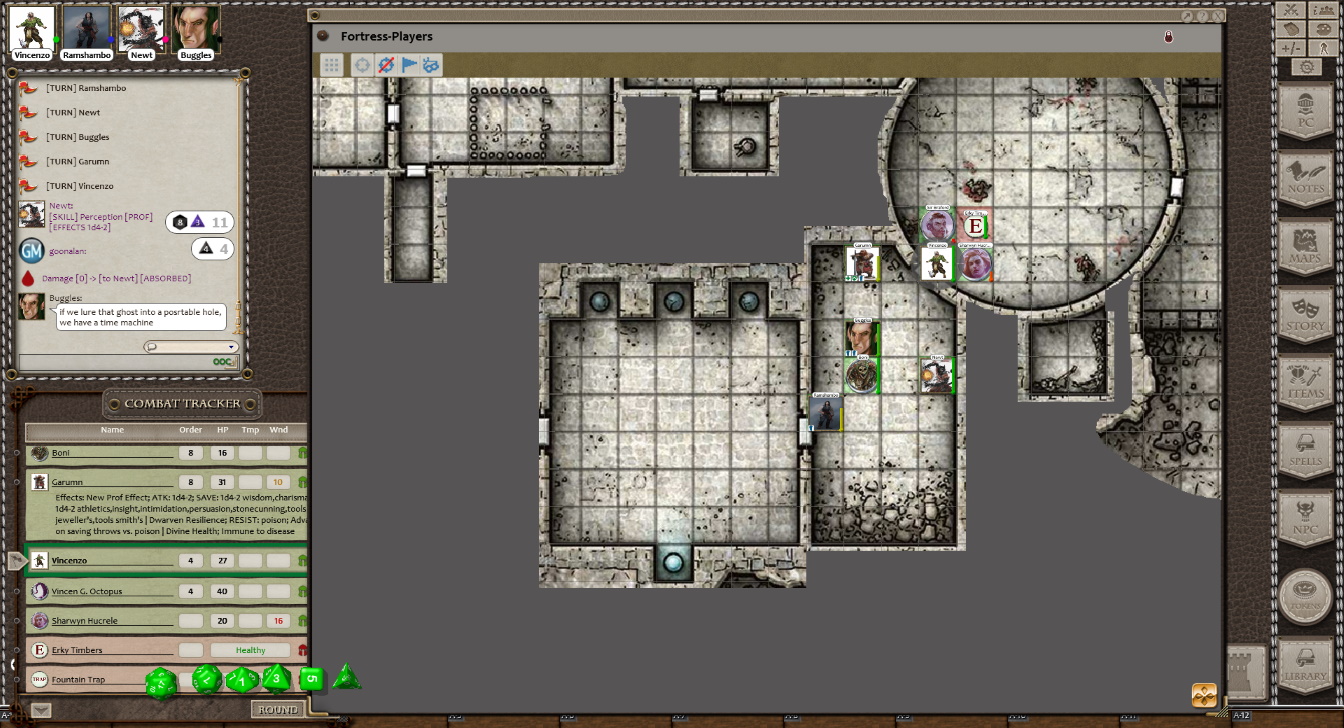Open the Notes panel
Viewport: 1344px width, 728px height.
(1305, 178)
